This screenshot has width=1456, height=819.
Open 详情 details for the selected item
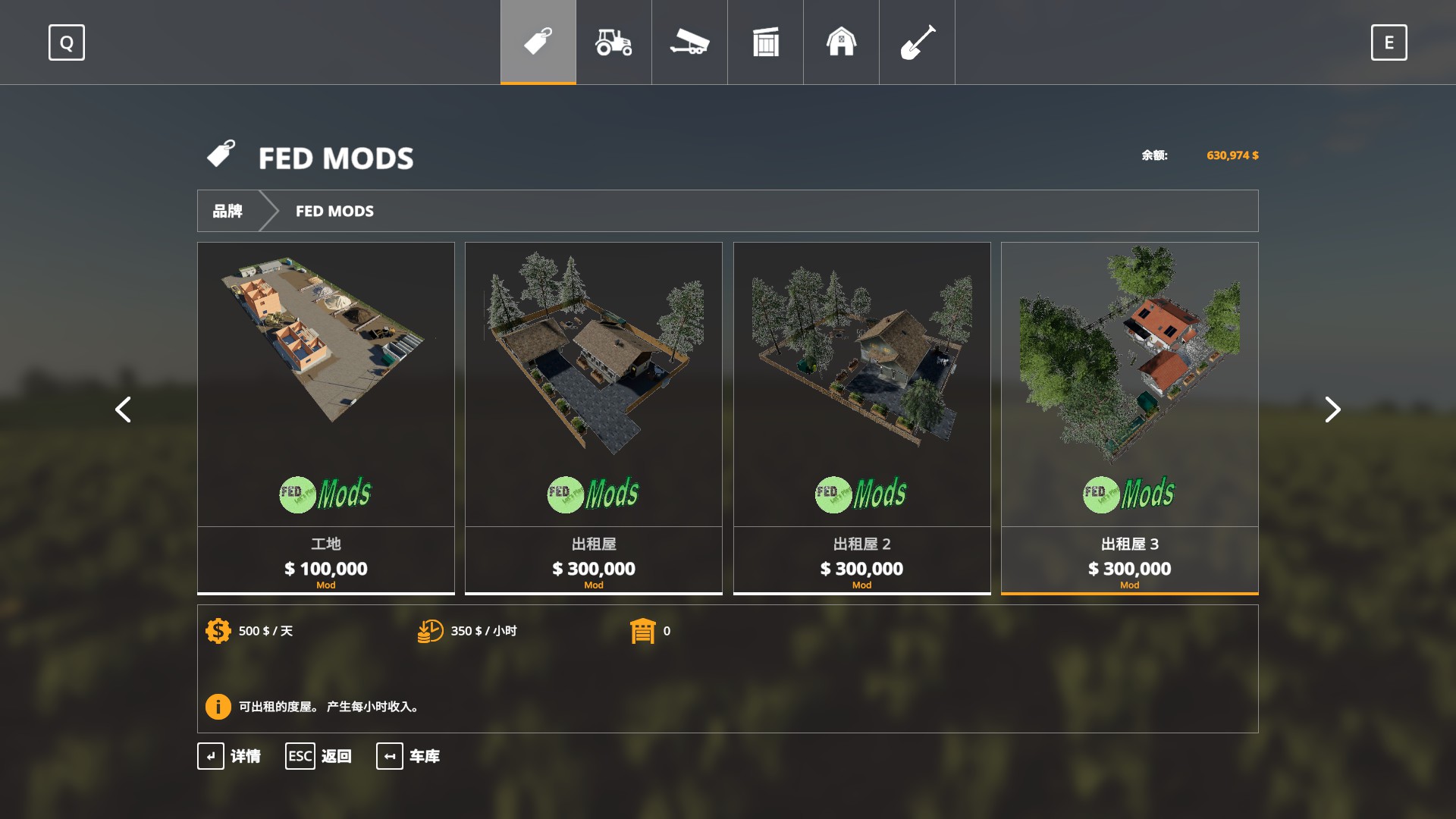(232, 756)
